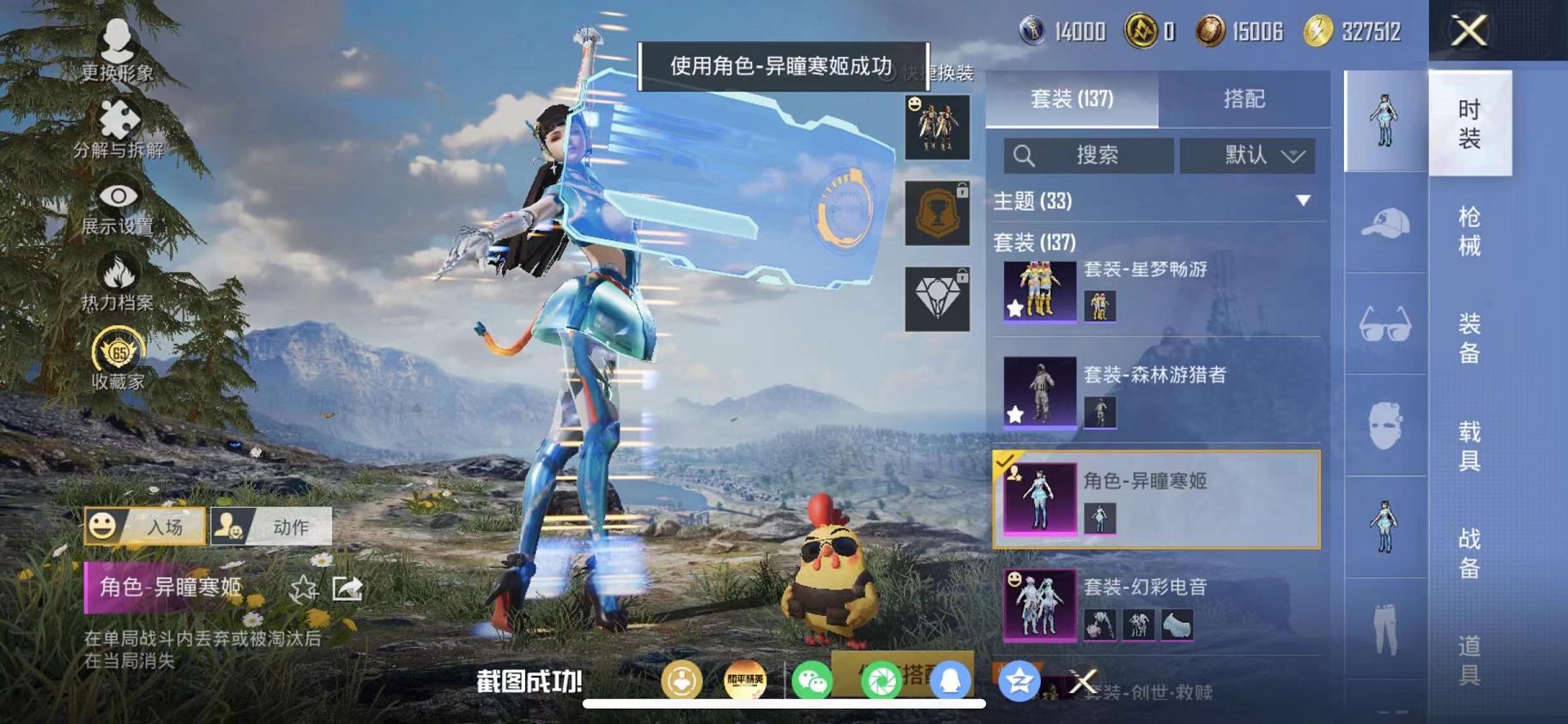Open the 默认 sorting dropdown
Screen dimensions: 1568x724
[1246, 155]
